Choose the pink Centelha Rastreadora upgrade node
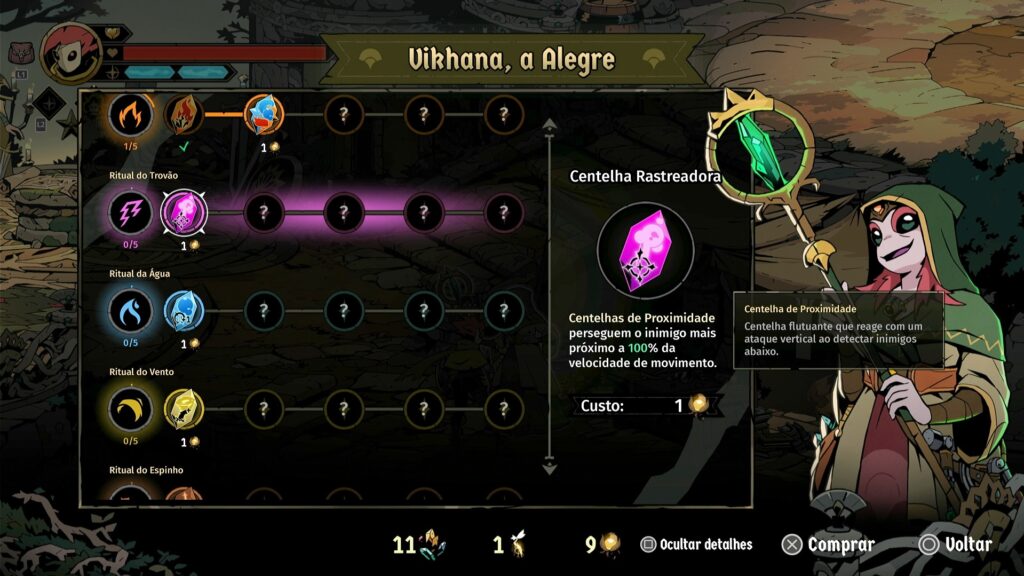The height and width of the screenshot is (576, 1024). (x=184, y=212)
